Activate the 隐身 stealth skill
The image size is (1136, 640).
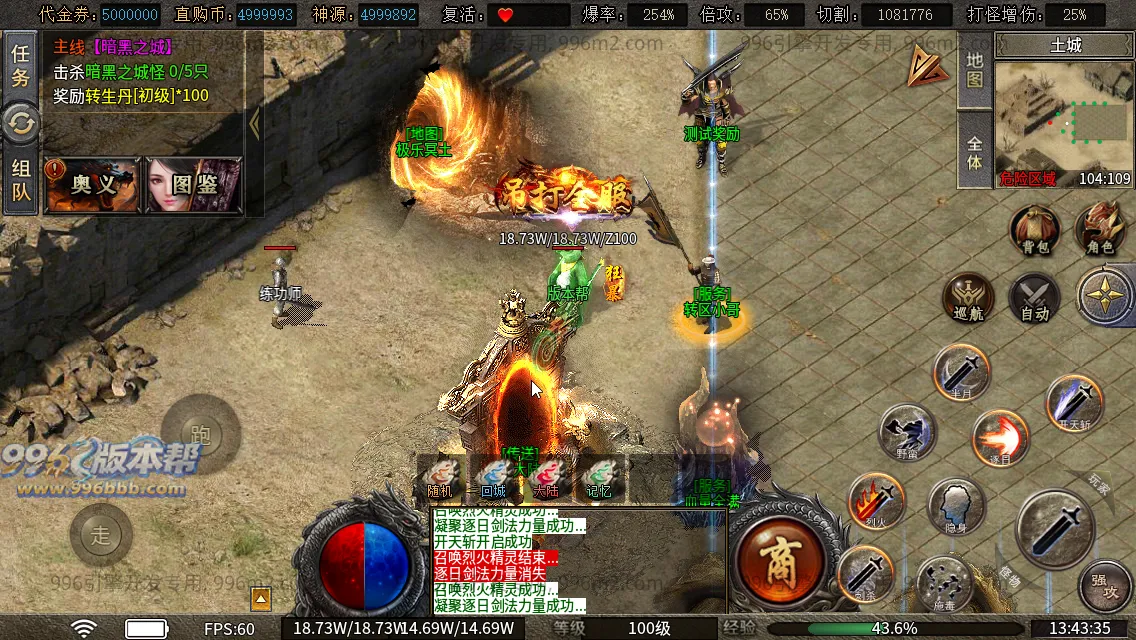click(x=956, y=506)
